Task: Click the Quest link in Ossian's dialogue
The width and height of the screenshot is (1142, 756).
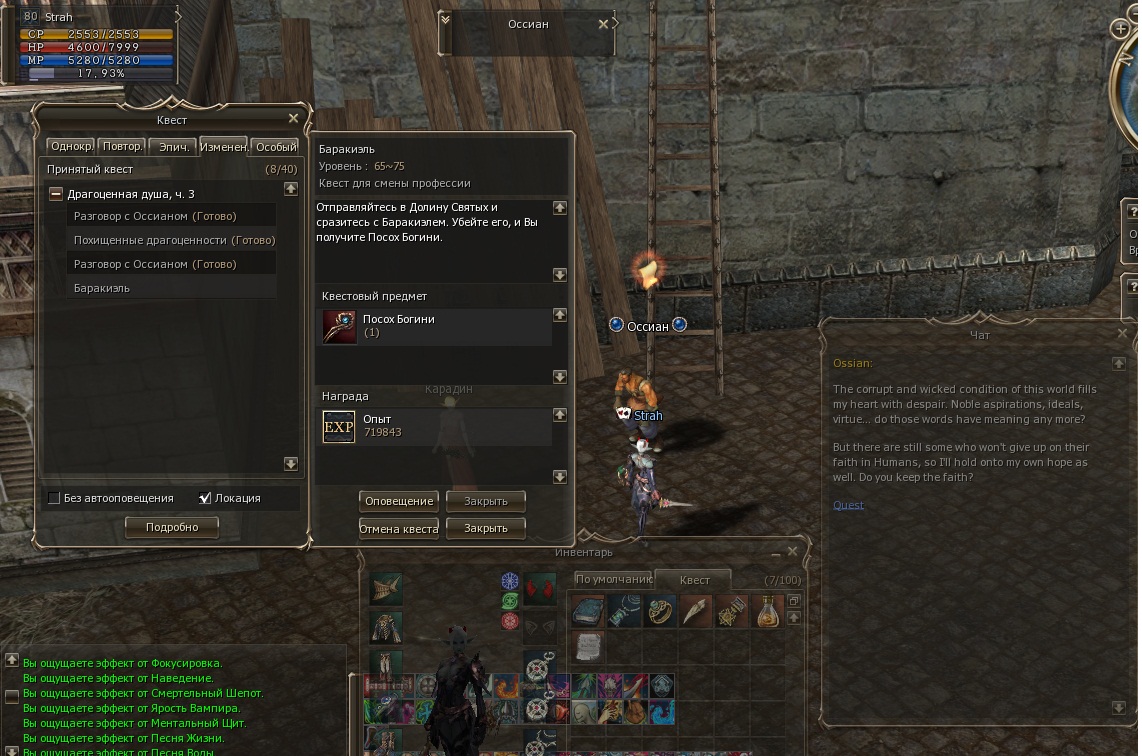Action: tap(848, 505)
